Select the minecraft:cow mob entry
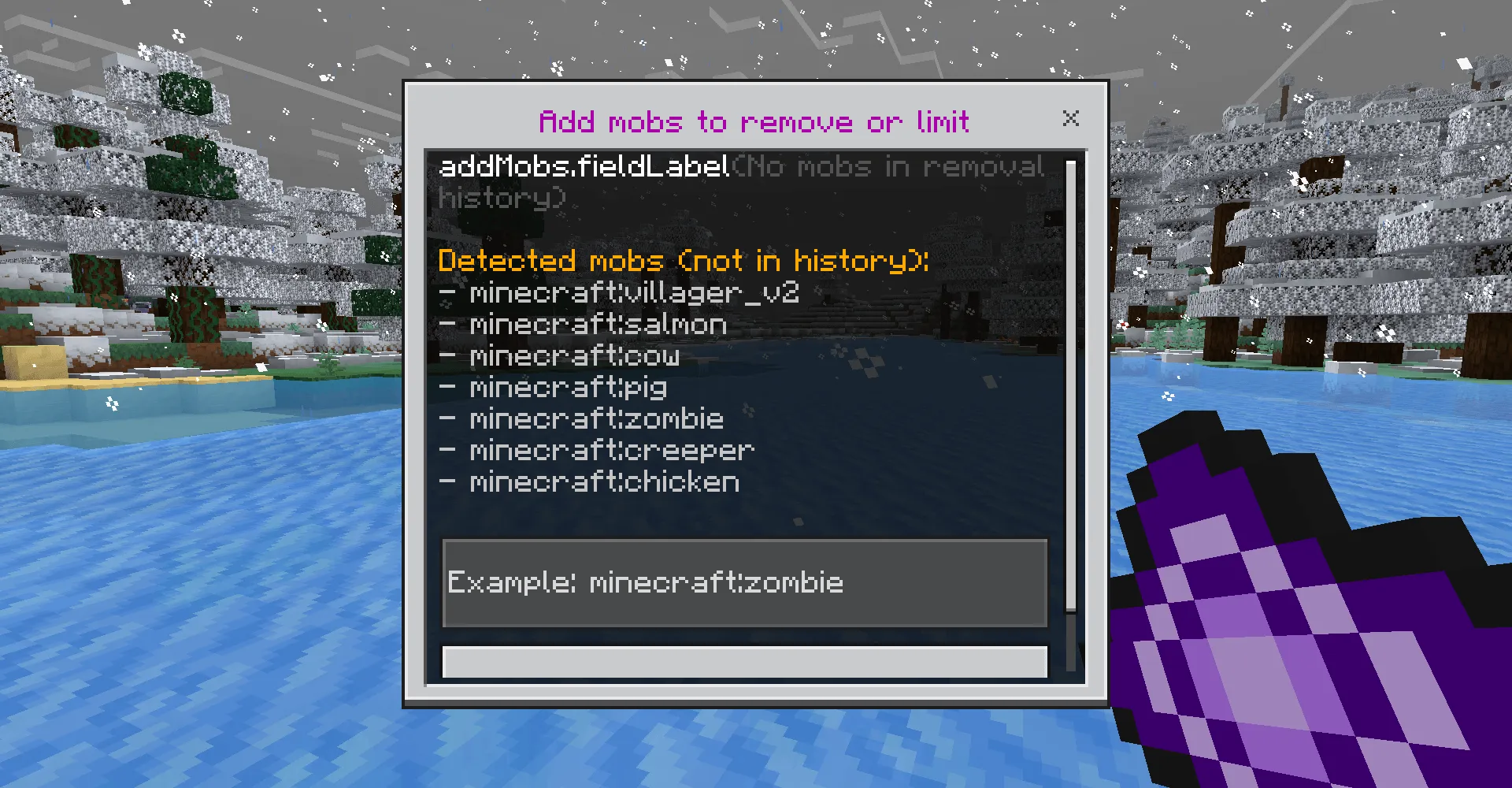 (573, 355)
